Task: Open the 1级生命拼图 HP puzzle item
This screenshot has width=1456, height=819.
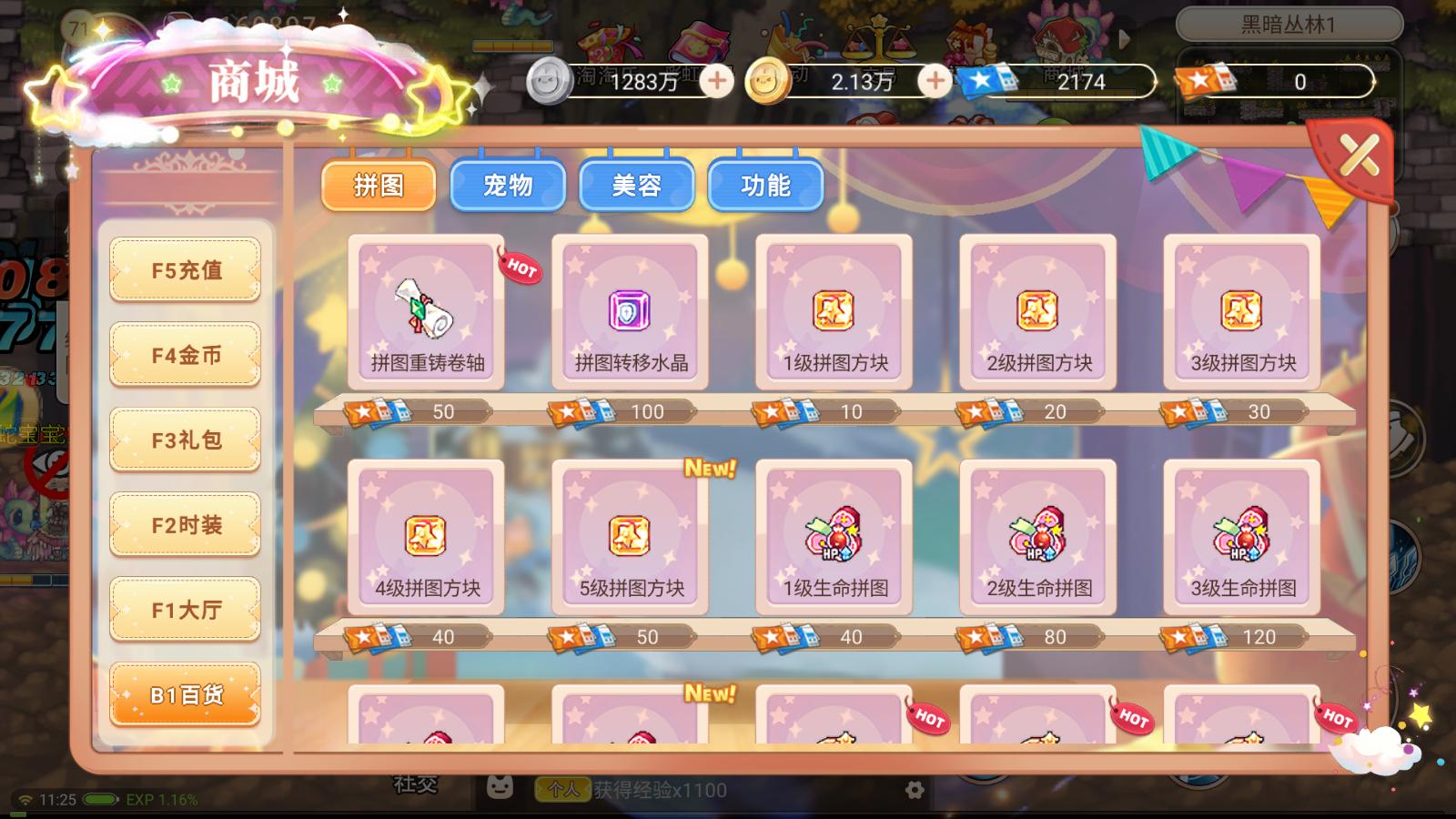Action: (x=834, y=535)
